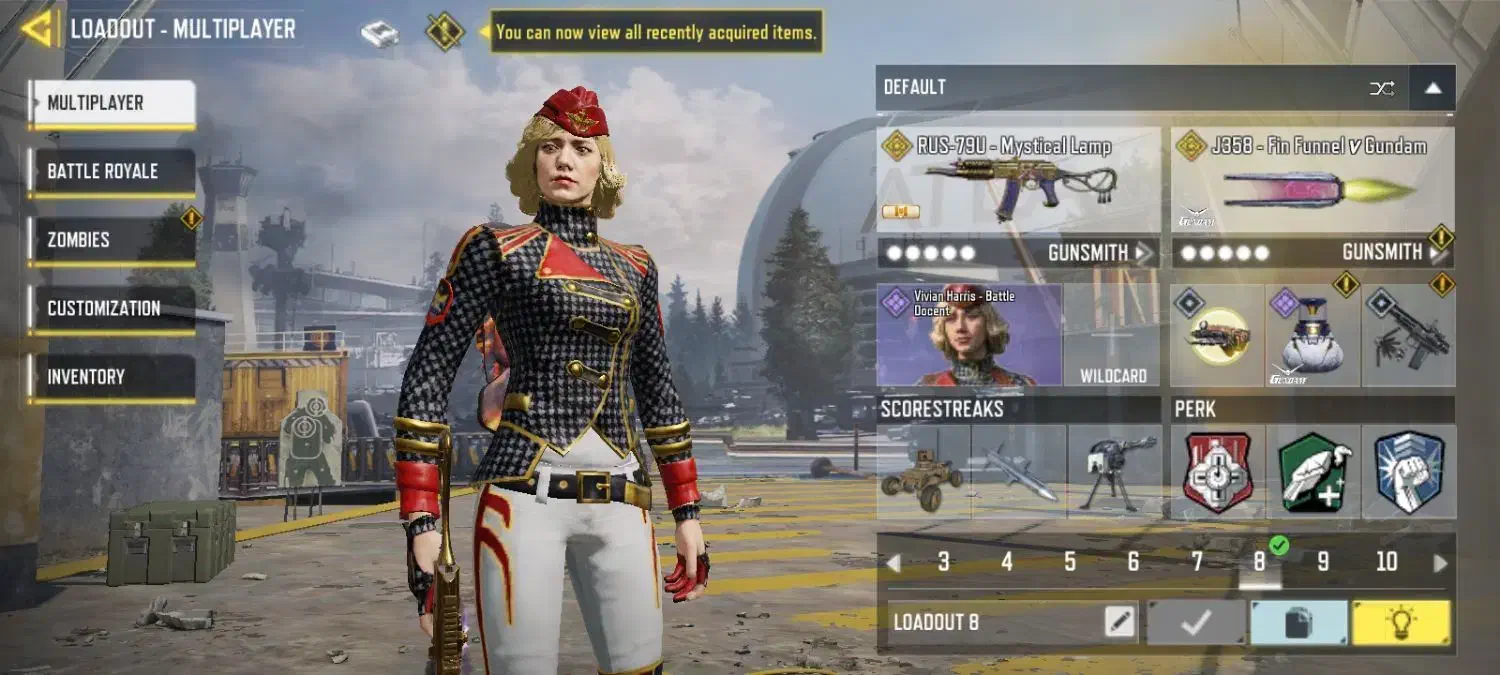Open the Wildcard slot
Viewport: 1500px width, 675px height.
[x=1112, y=336]
